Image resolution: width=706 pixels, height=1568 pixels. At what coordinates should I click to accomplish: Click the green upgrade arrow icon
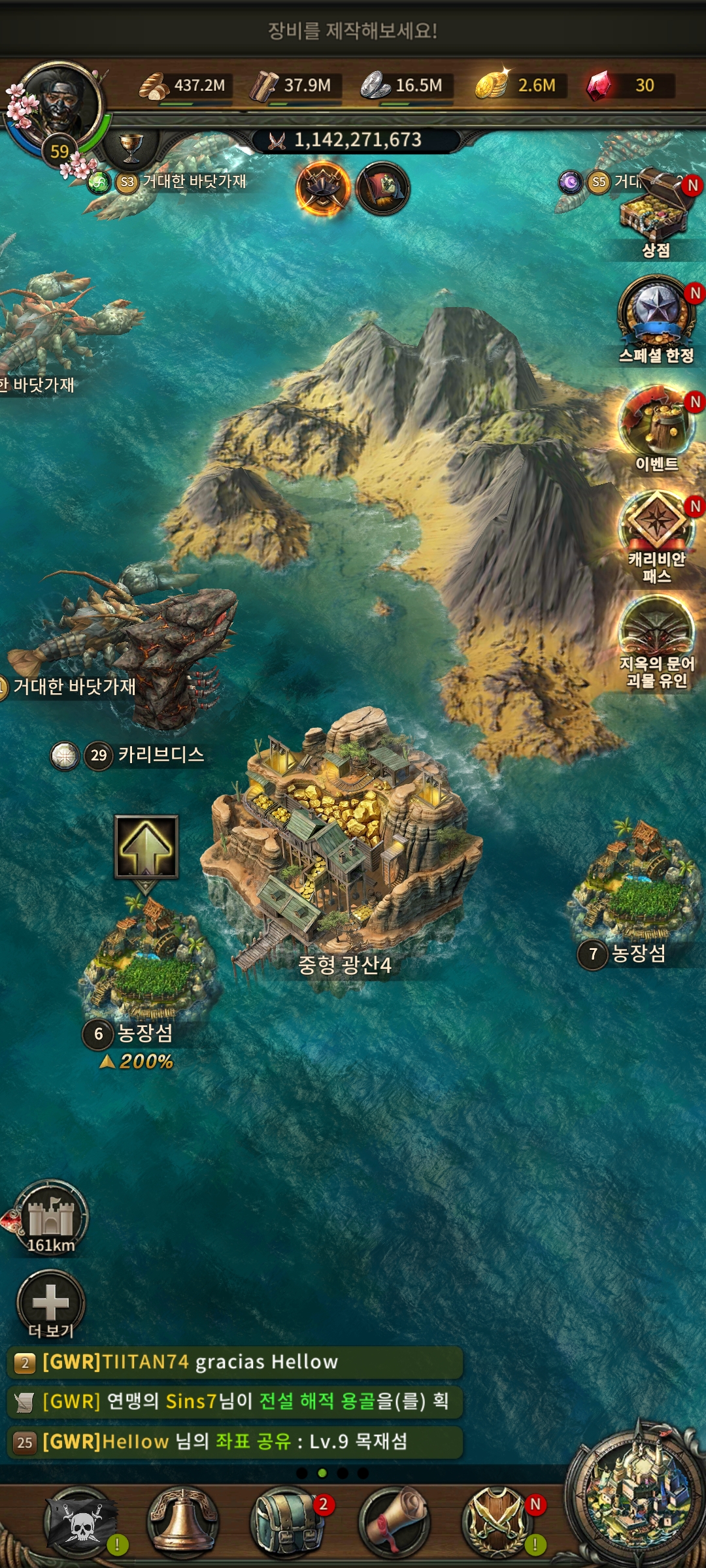click(x=146, y=847)
